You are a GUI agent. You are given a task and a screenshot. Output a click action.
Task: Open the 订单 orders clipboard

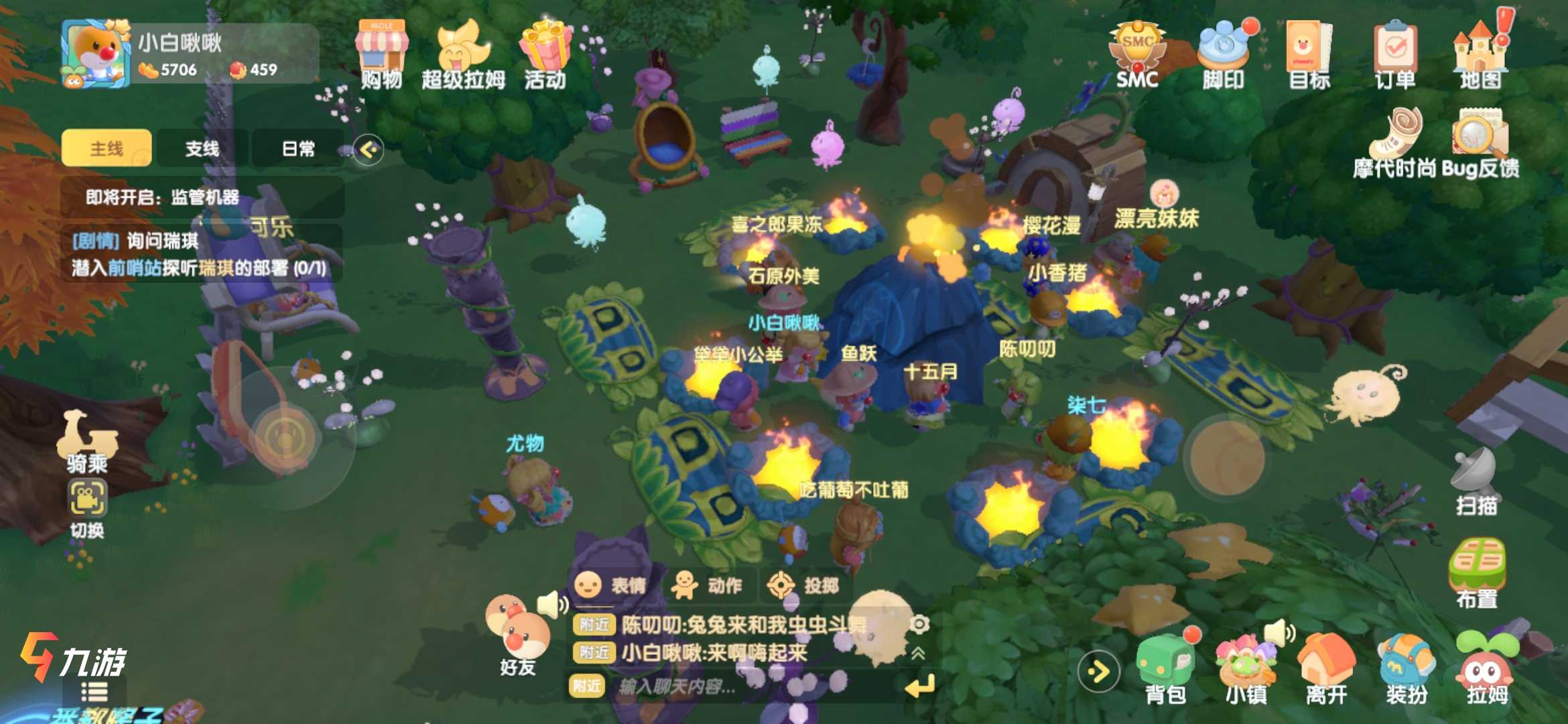tap(1394, 54)
